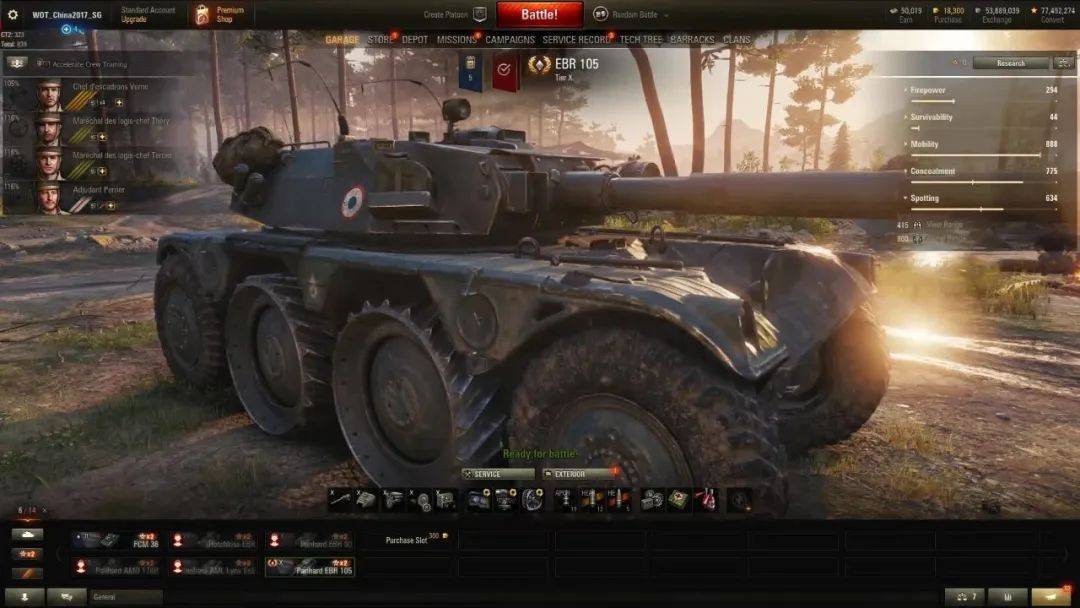The height and width of the screenshot is (608, 1080).
Task: Go to the Depot tab
Action: pyautogui.click(x=414, y=40)
